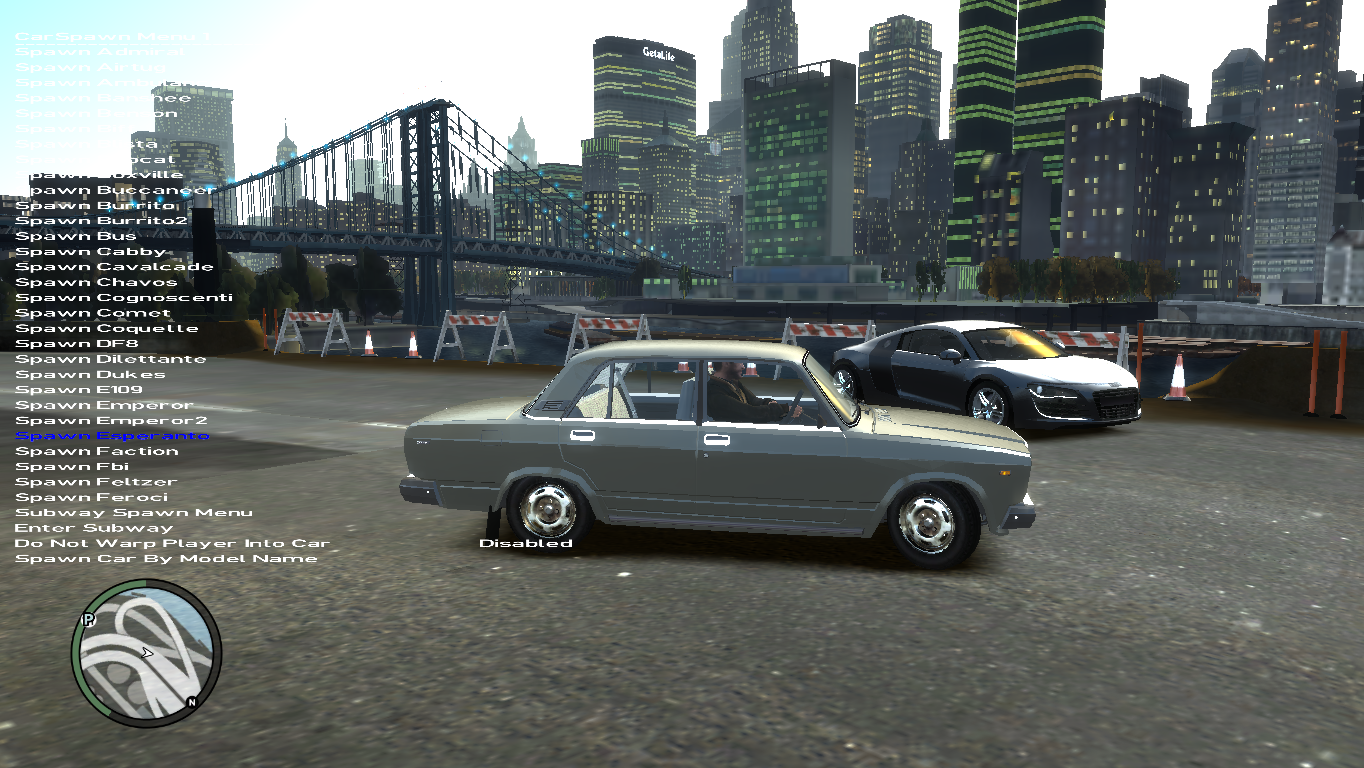Screen dimensions: 1364x768
Task: Choose Spawn Car By Model Name
Action: [166, 559]
